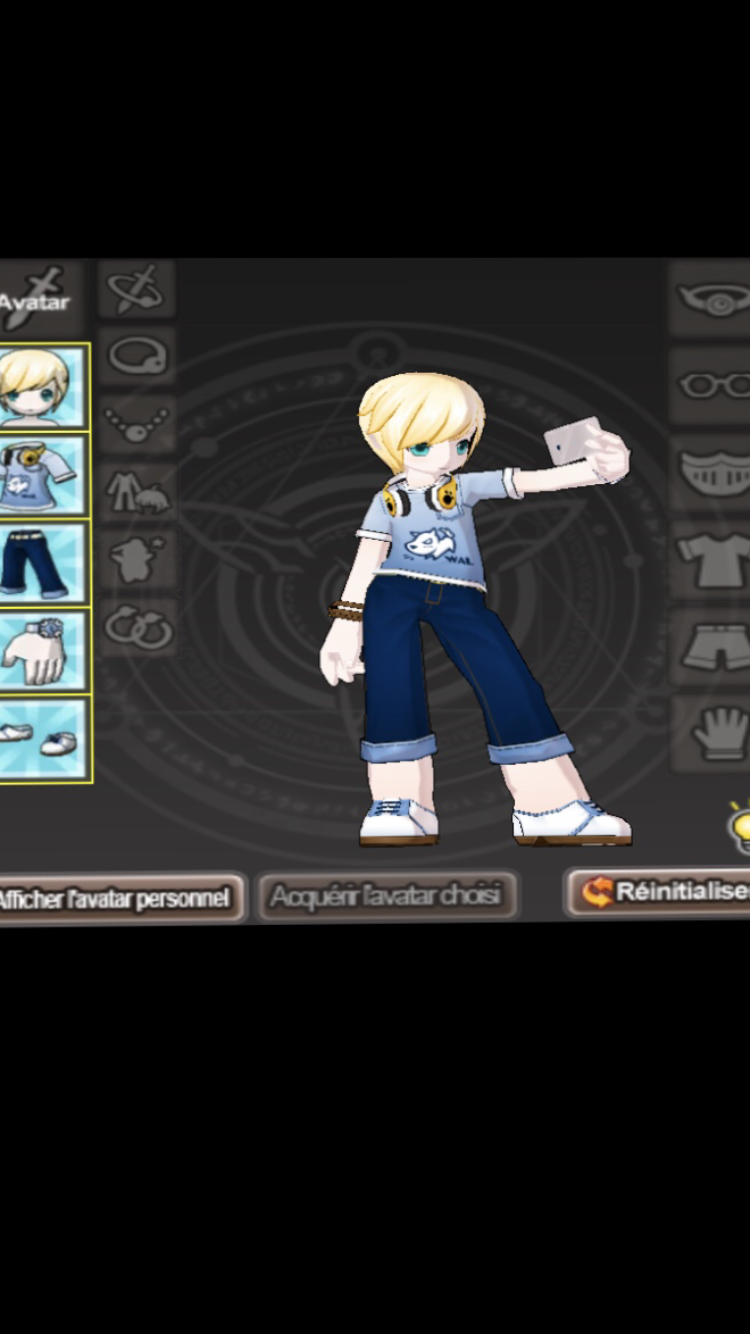Open the Avatar weapon slot with sword

click(x=38, y=297)
